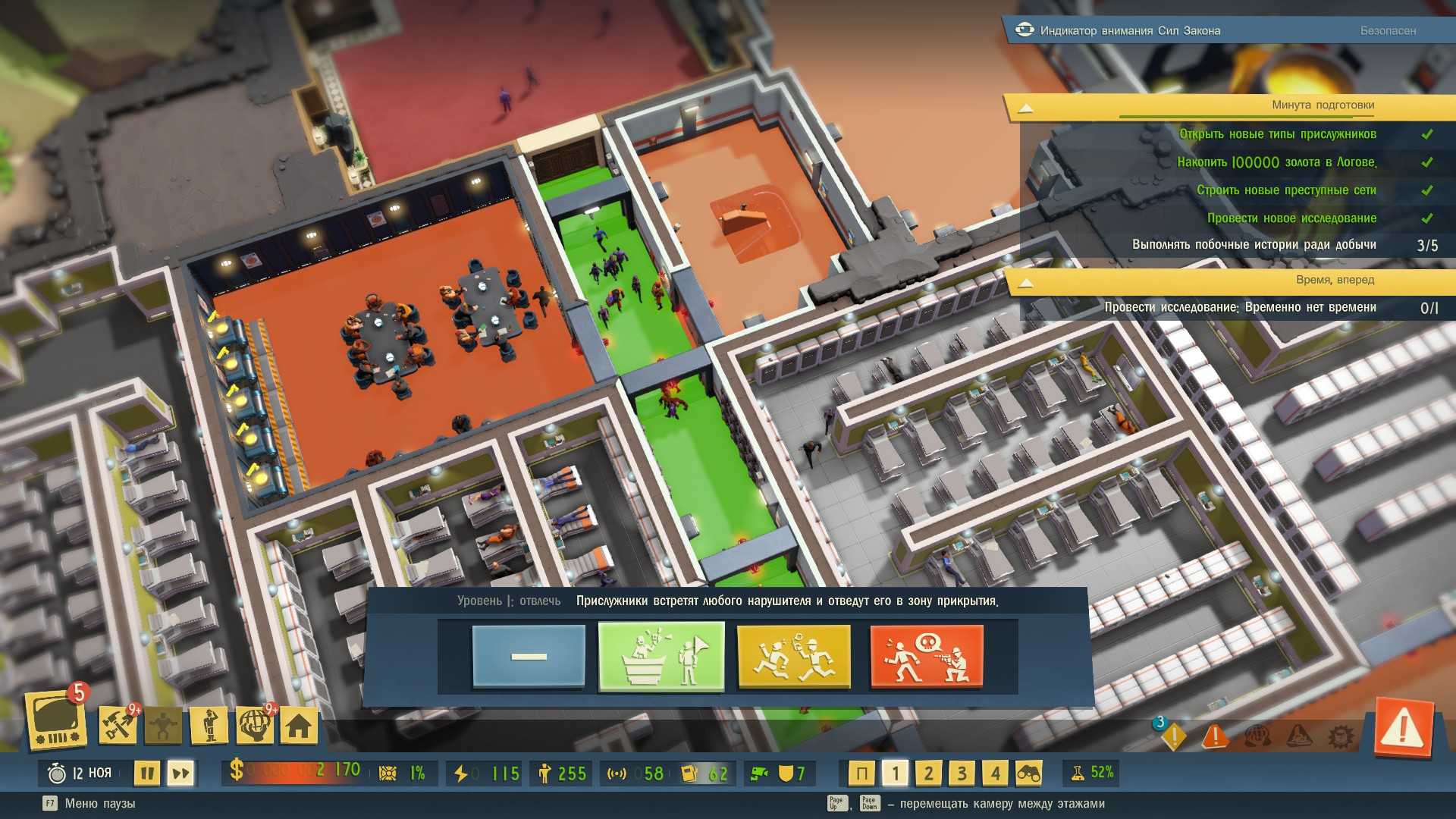Collapse the Время, вперед objective panel

[1025, 283]
